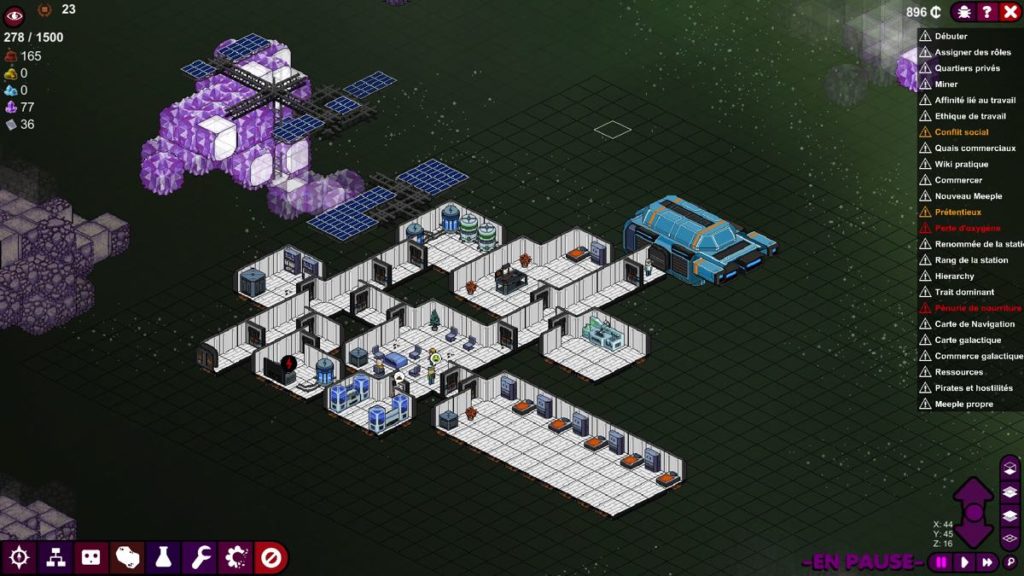
Task: Resume the game at normal speed
Action: coord(965,562)
